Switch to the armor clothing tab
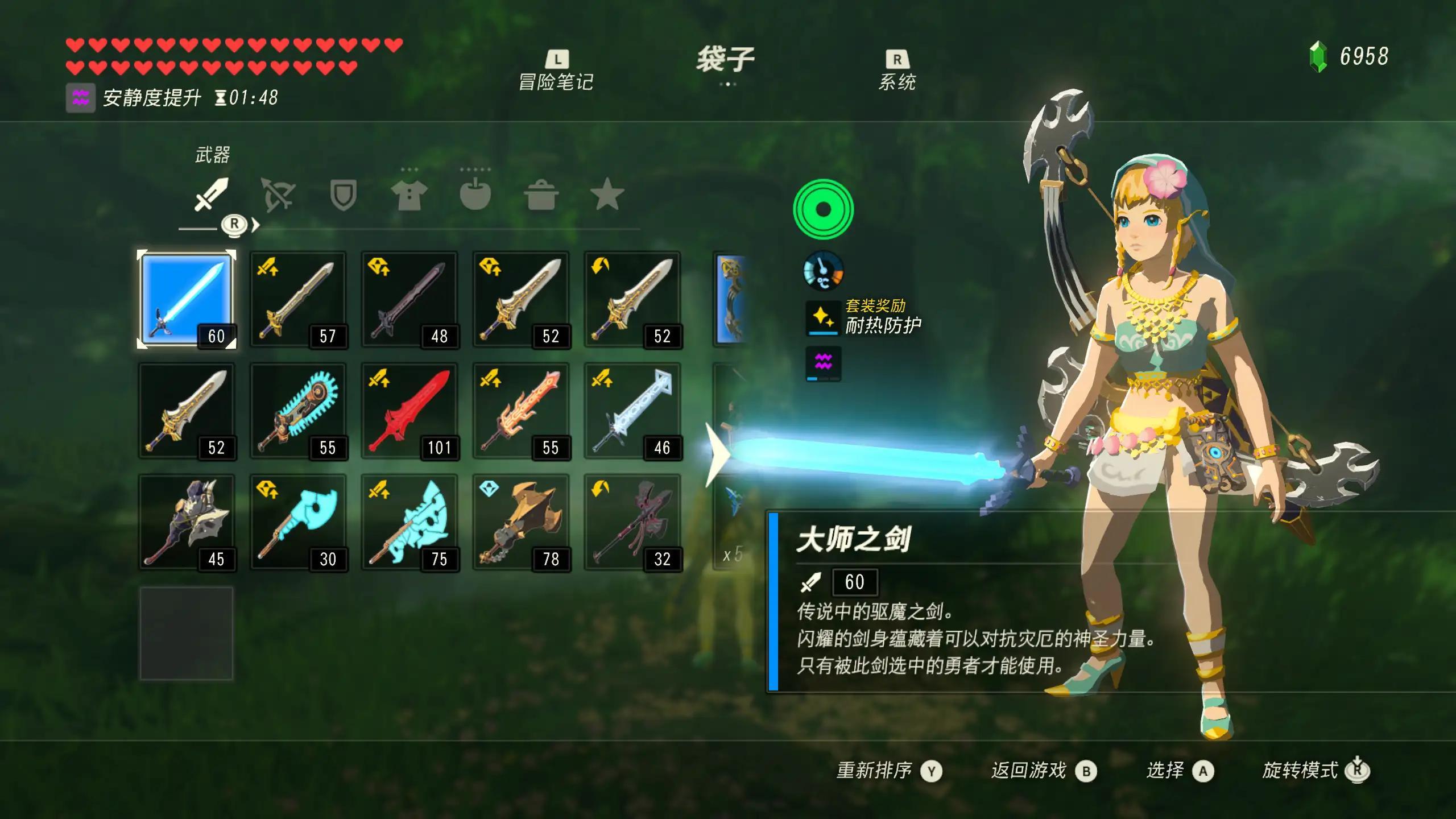This screenshot has width=1456, height=819. (x=409, y=195)
